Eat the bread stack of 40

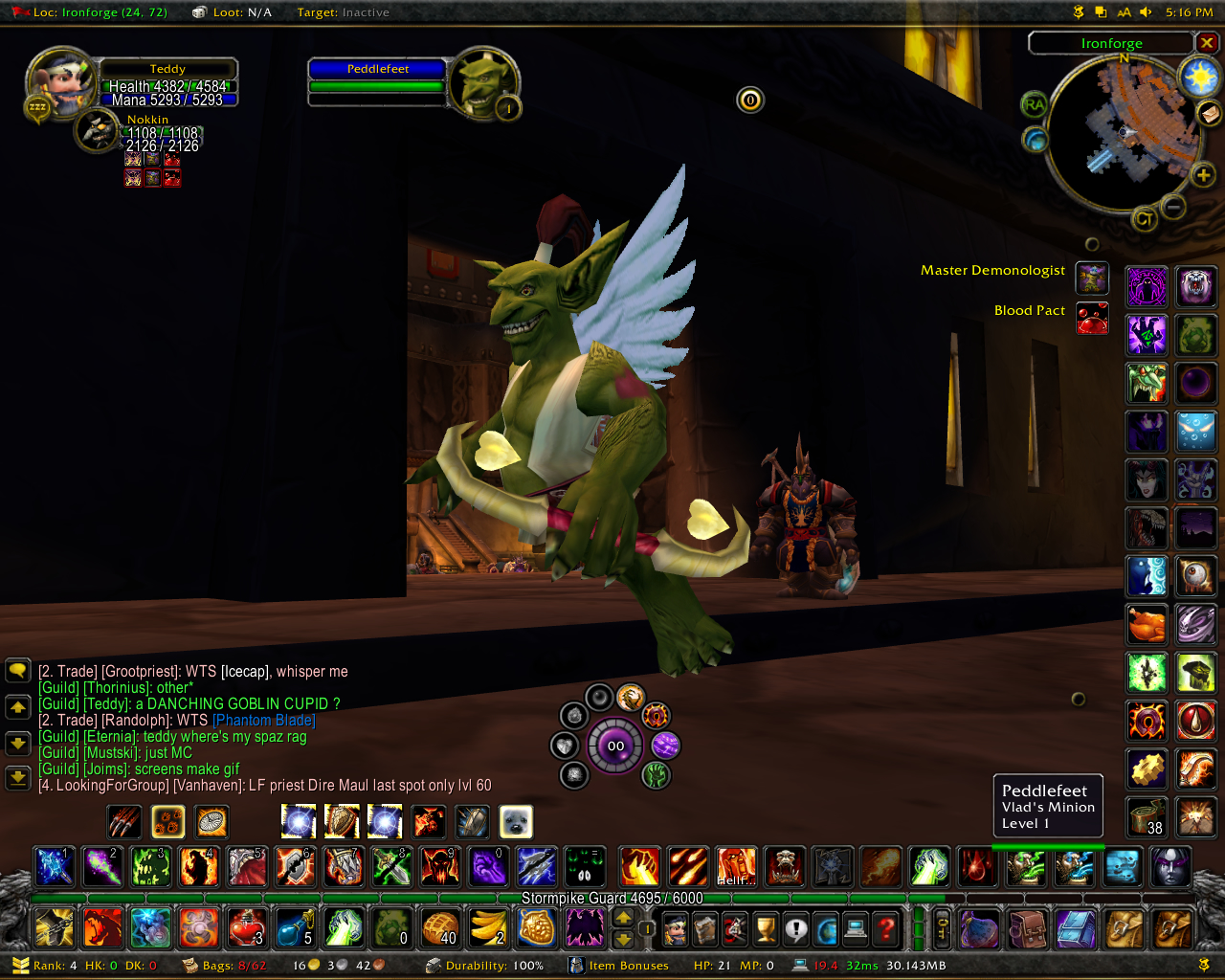440,926
